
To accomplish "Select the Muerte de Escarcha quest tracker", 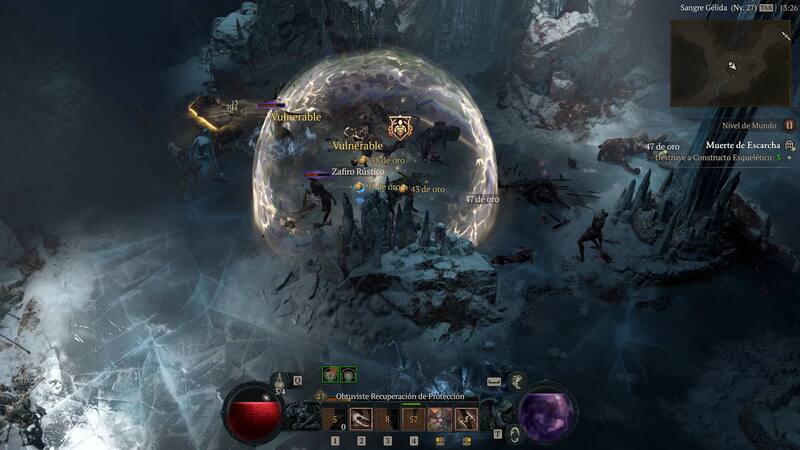I will (742, 145).
